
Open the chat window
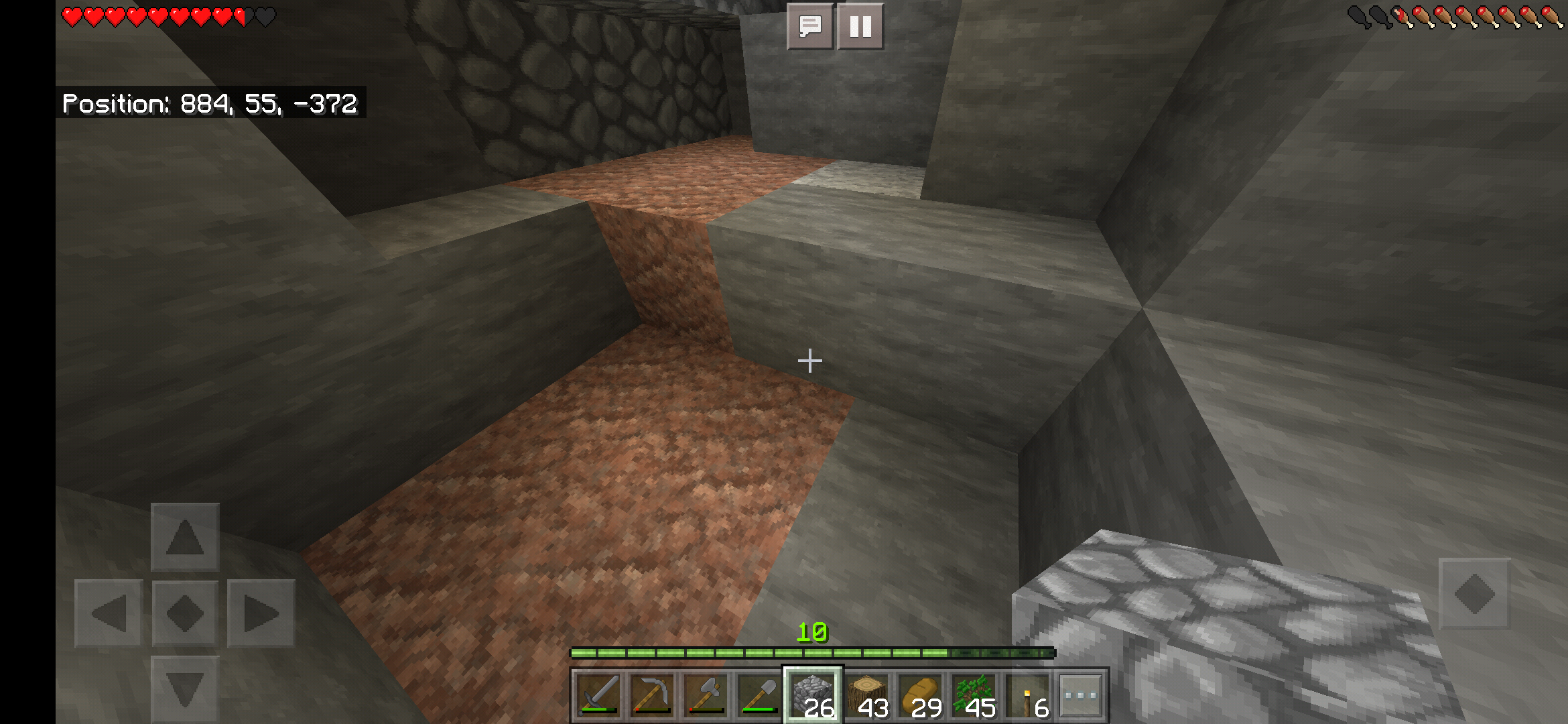(810, 27)
